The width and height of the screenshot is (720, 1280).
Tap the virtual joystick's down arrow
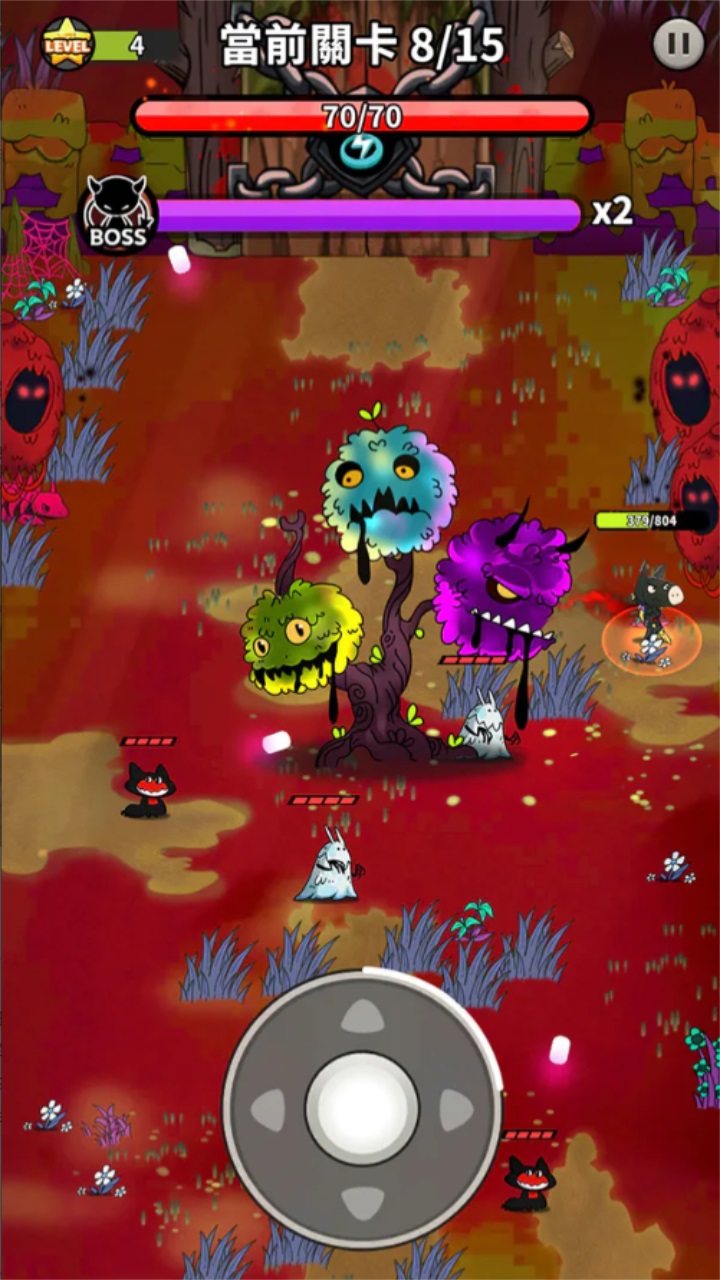pos(362,1202)
